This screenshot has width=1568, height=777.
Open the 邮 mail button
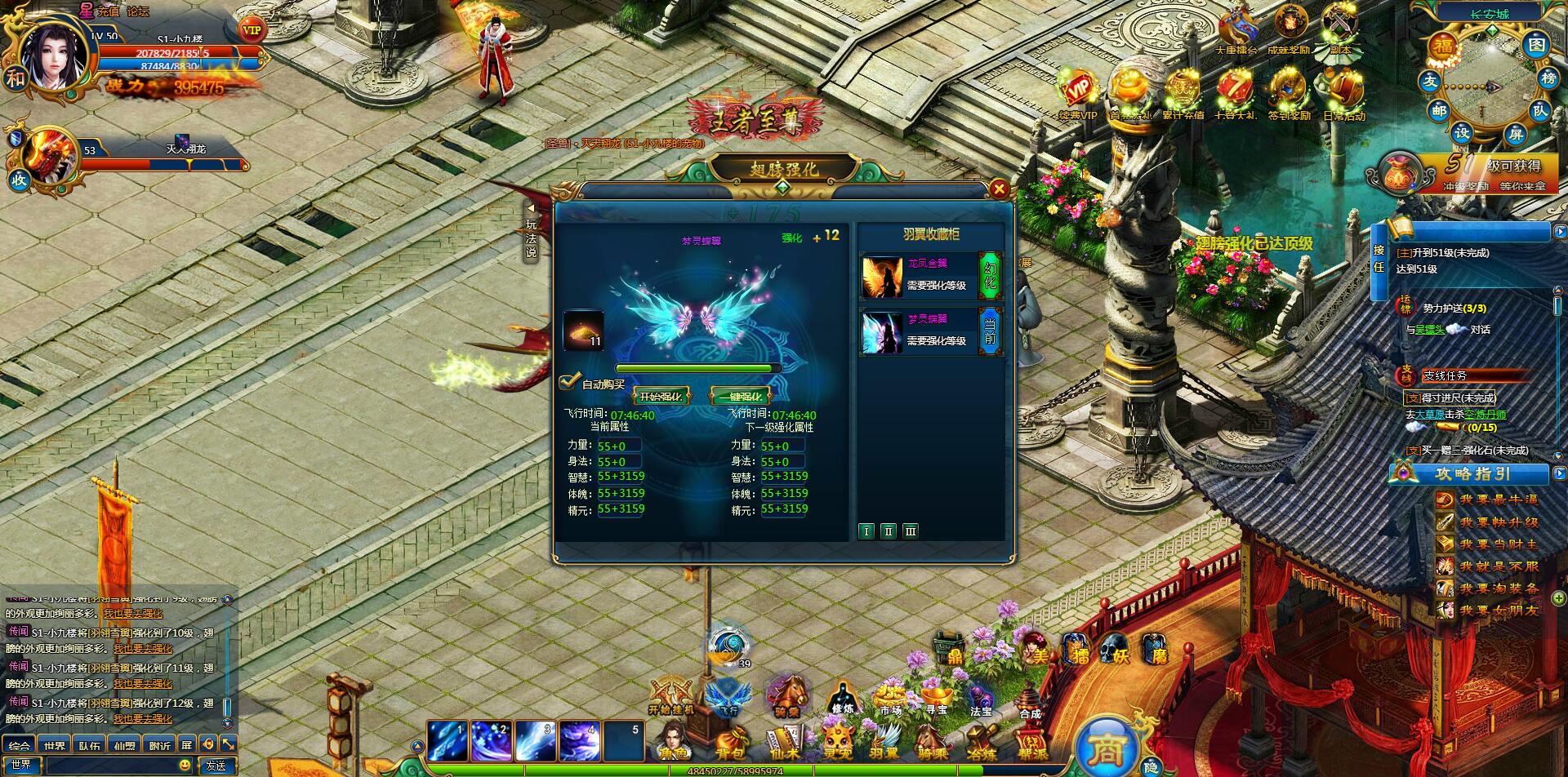point(1439,111)
